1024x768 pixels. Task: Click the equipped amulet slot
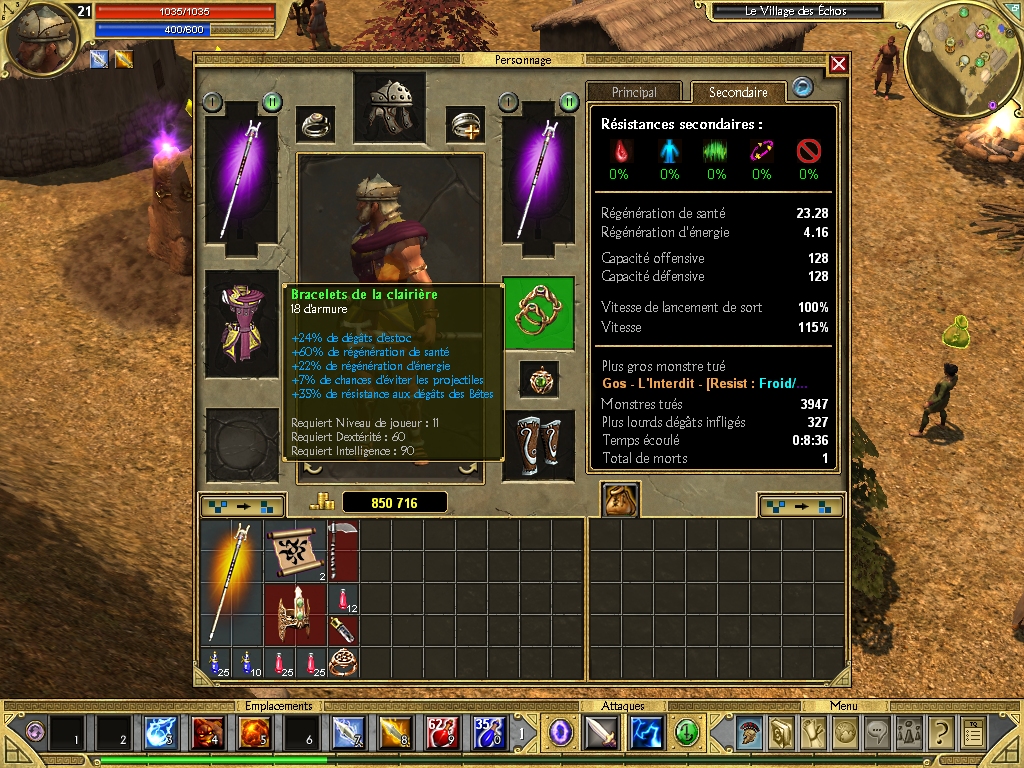coord(538,379)
